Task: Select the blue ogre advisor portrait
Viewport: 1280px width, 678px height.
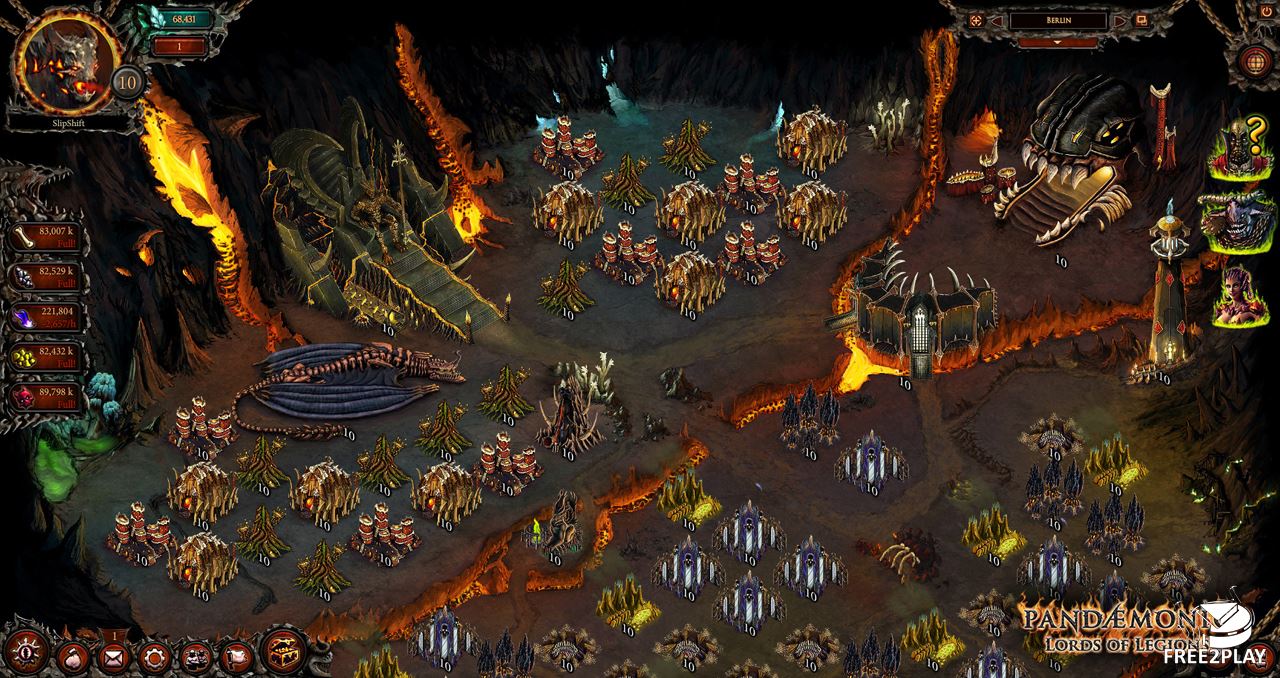Action: tap(1242, 222)
